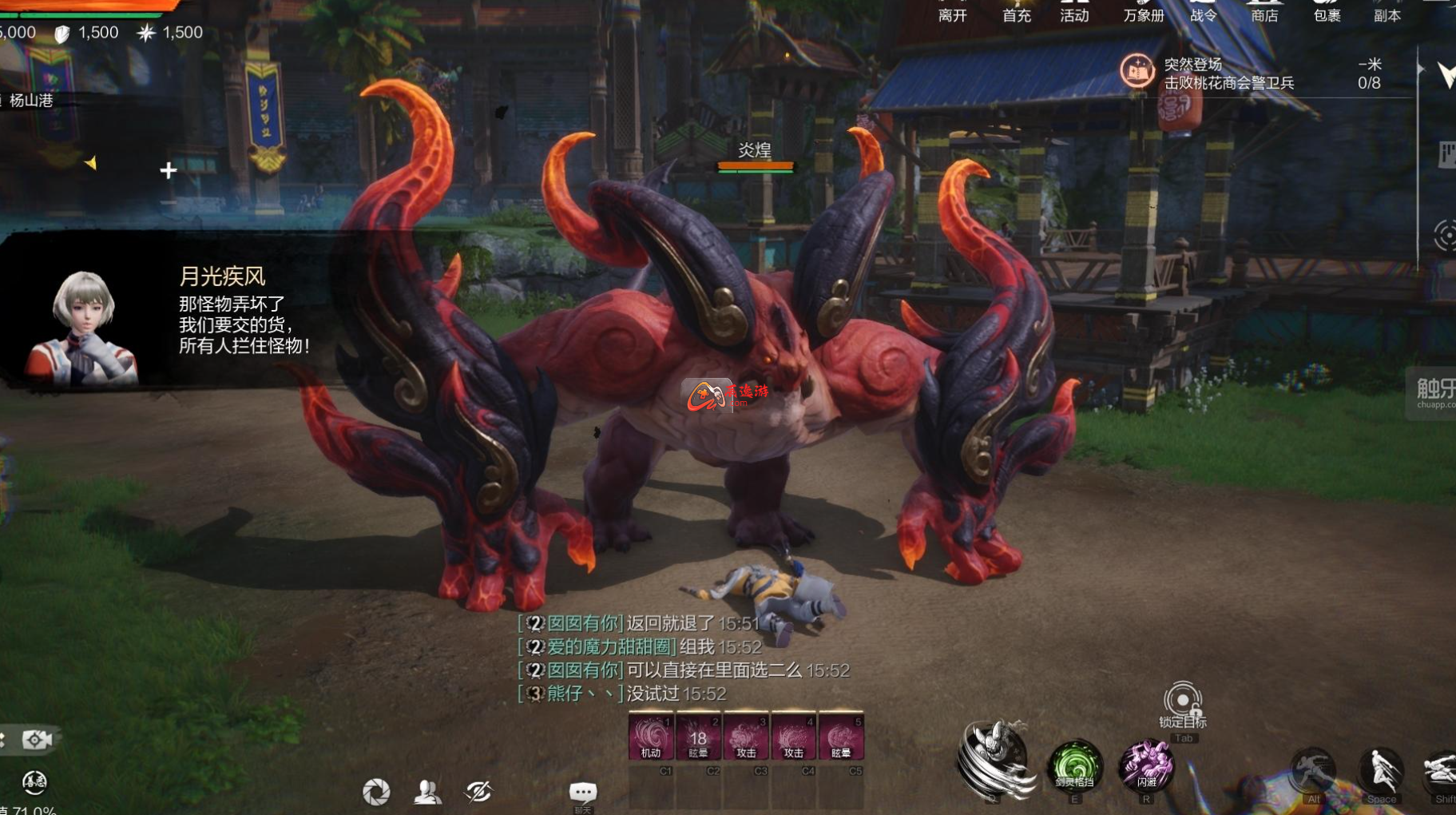This screenshot has height=815, width=1456.
Task: Activate the 机动 skill in slot 1
Action: click(x=651, y=736)
